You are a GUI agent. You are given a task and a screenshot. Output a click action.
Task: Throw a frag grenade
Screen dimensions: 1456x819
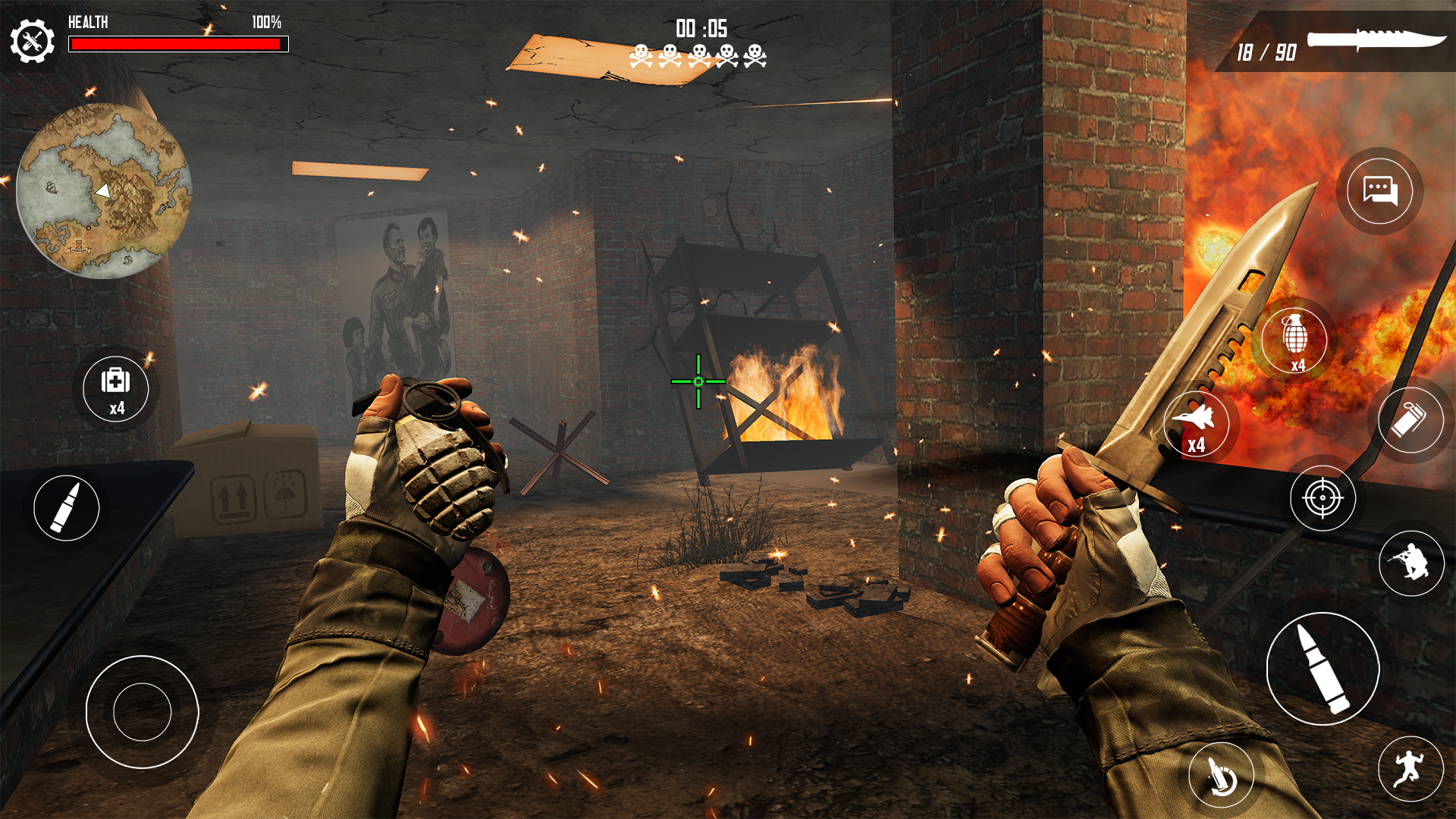tap(1298, 340)
